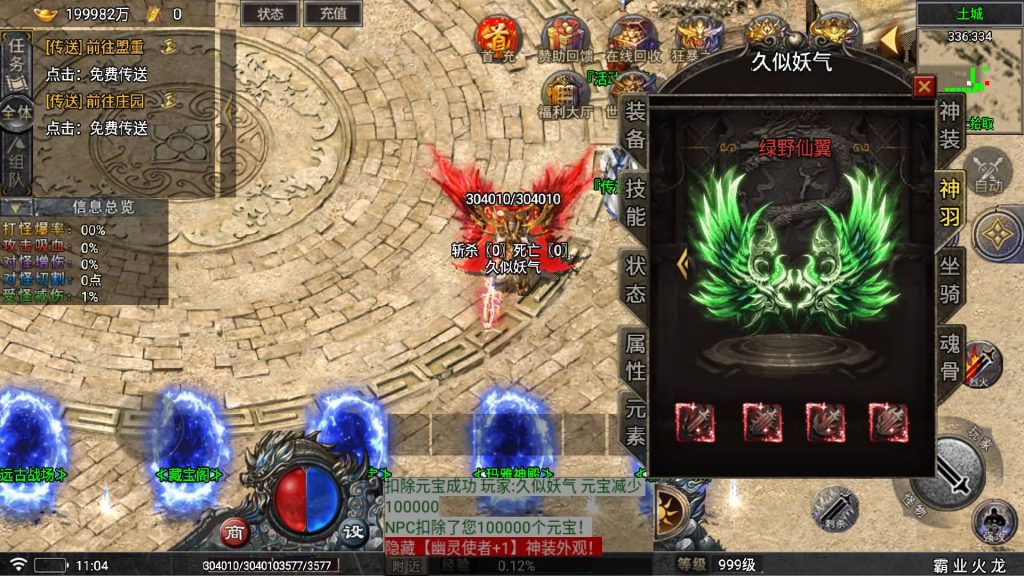
Task: Open the 福利大厅 welfare hall icon
Action: (x=567, y=92)
